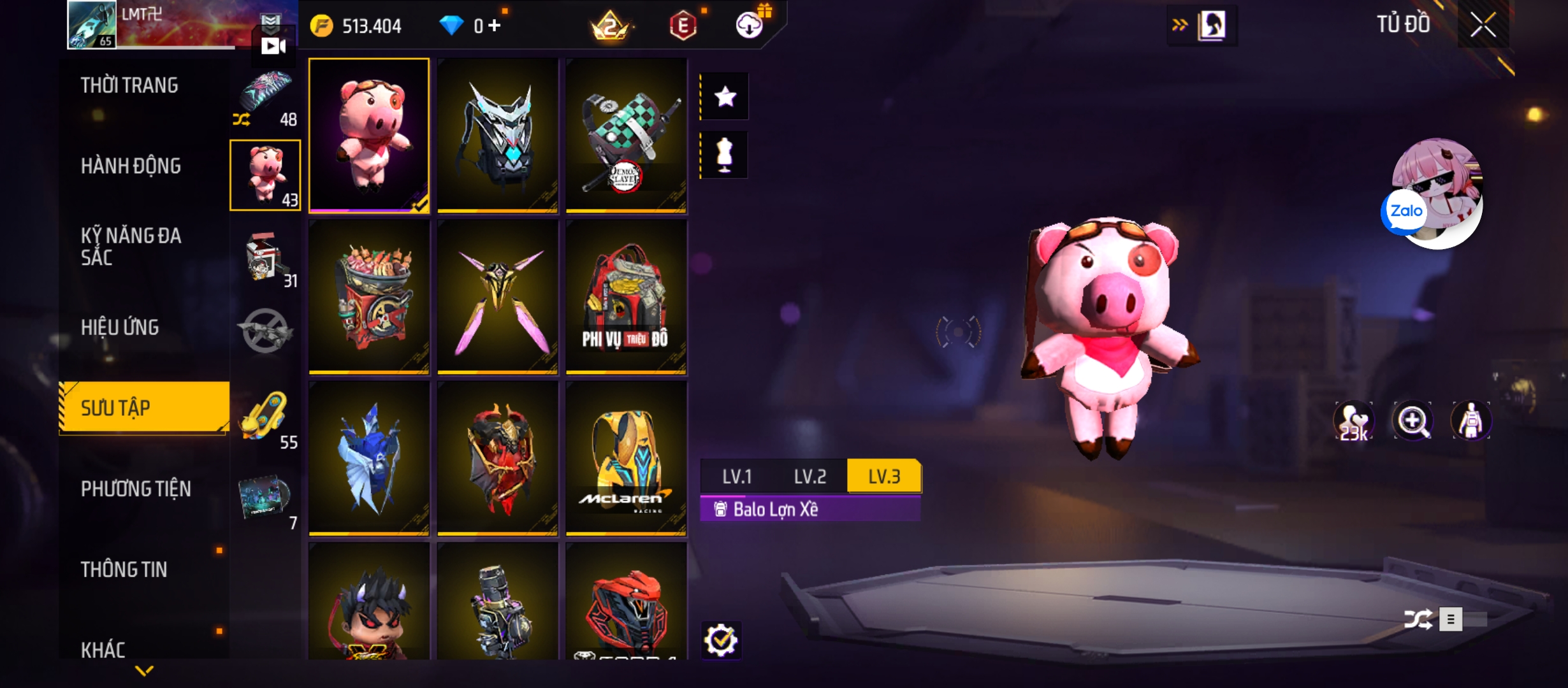Switch to the Hành Động category

[131, 166]
